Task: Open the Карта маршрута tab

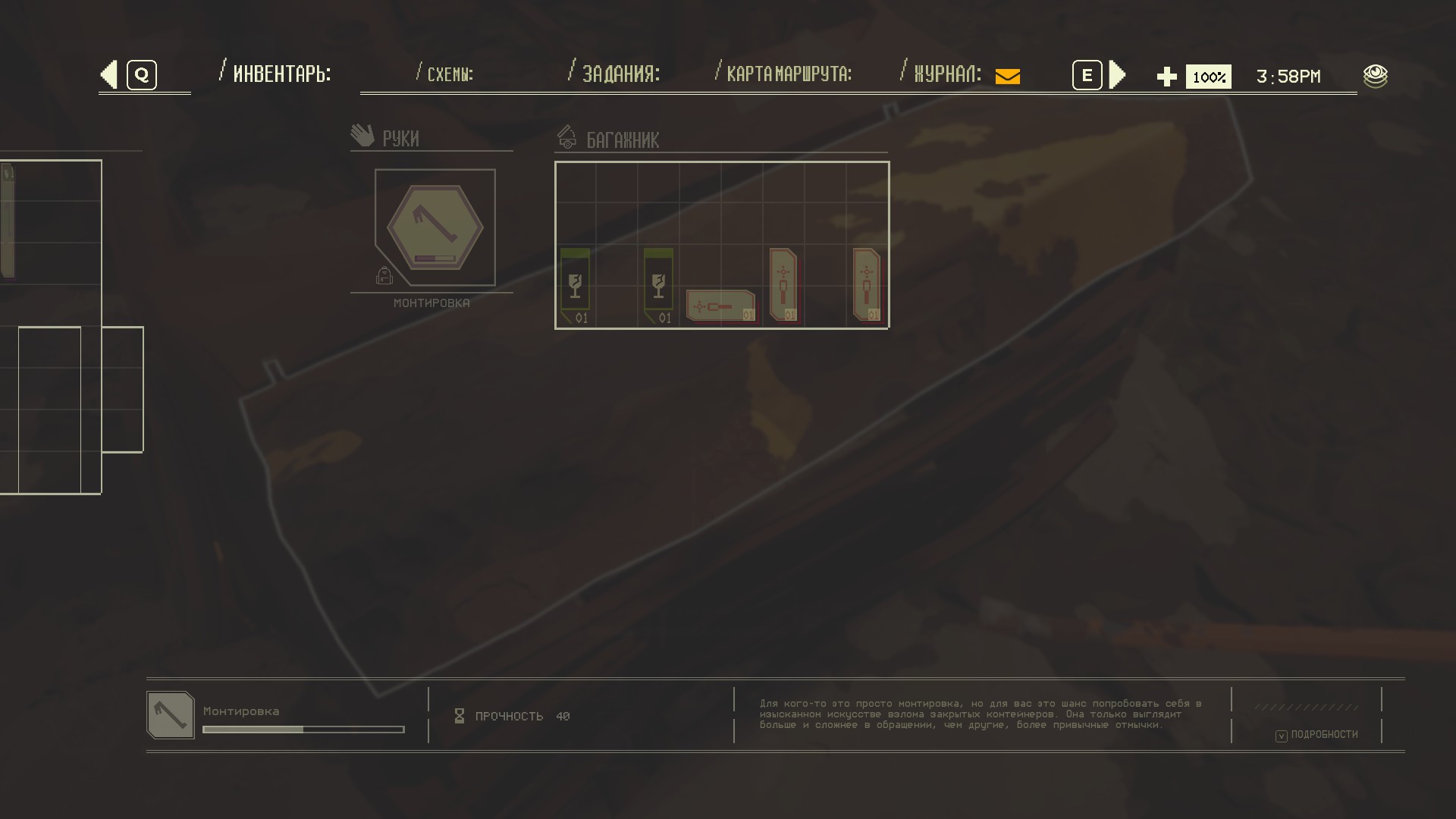Action: click(789, 74)
